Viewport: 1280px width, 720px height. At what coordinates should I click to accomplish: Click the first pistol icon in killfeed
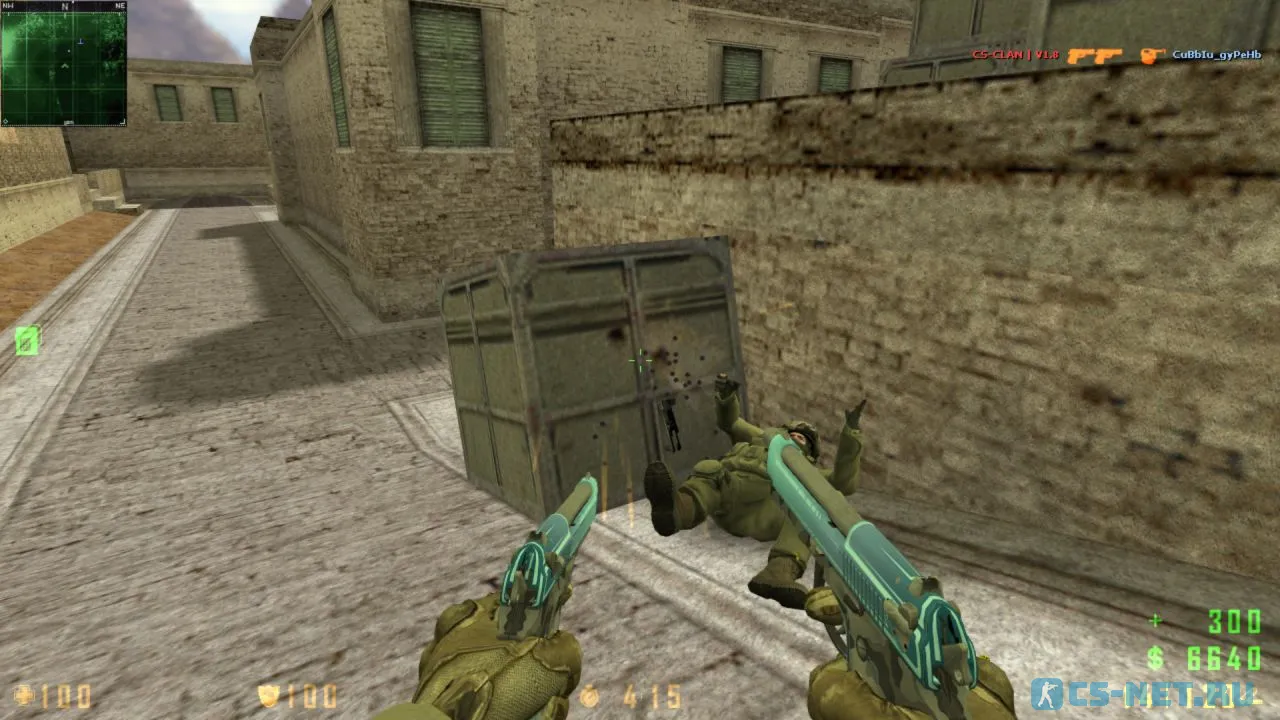(1081, 55)
